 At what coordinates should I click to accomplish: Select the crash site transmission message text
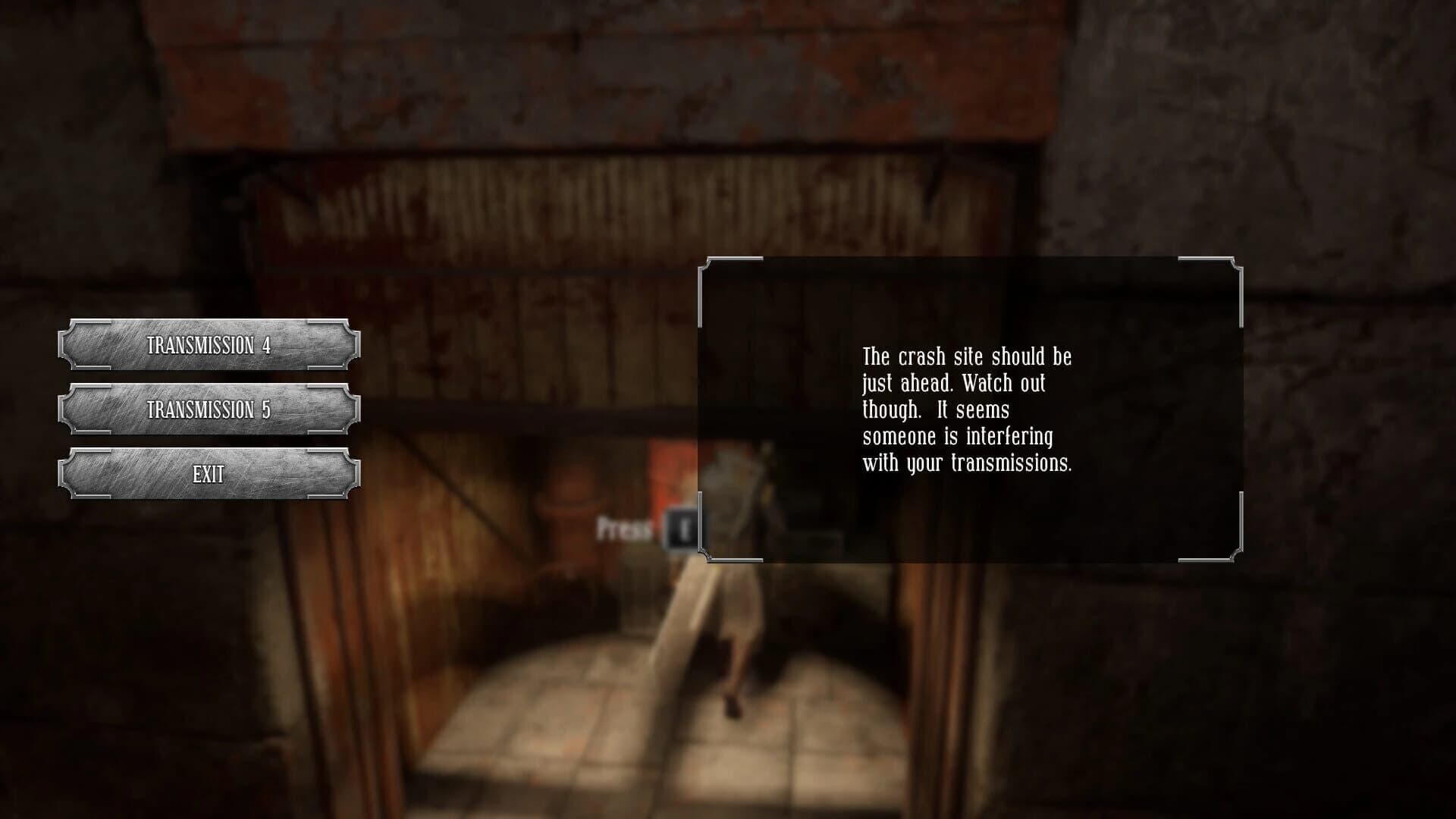[x=968, y=409]
